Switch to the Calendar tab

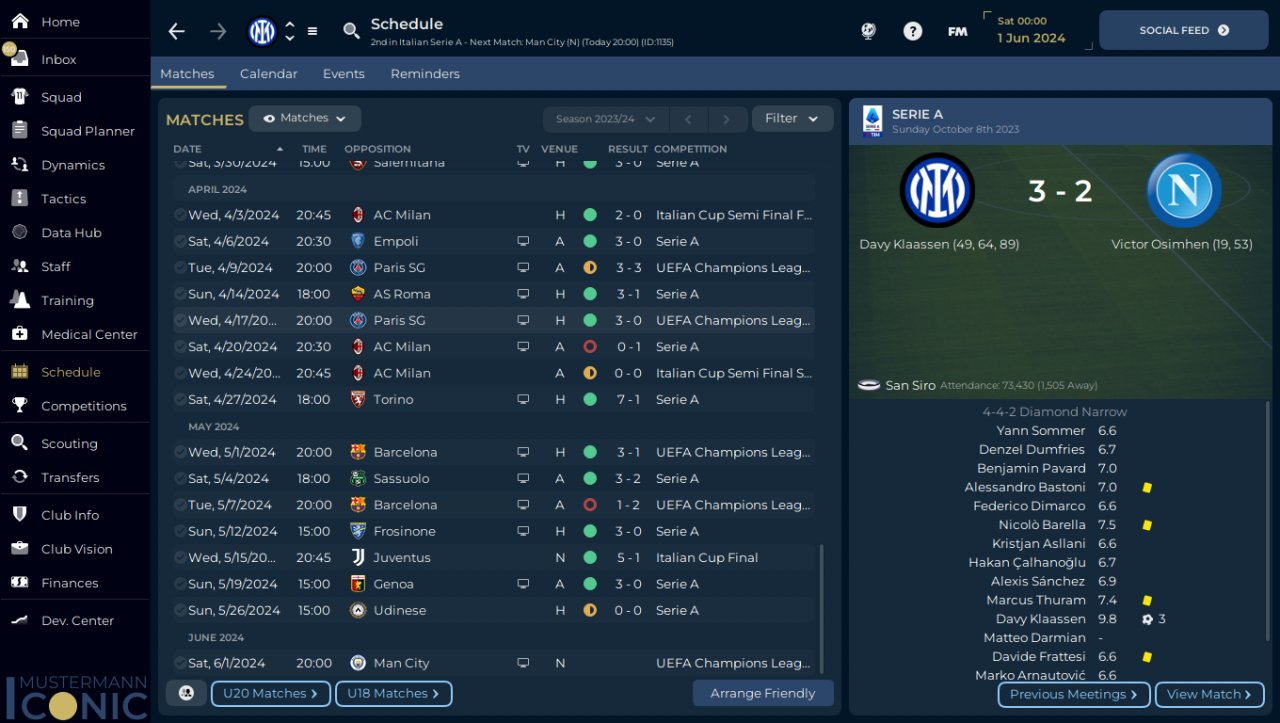(x=268, y=74)
